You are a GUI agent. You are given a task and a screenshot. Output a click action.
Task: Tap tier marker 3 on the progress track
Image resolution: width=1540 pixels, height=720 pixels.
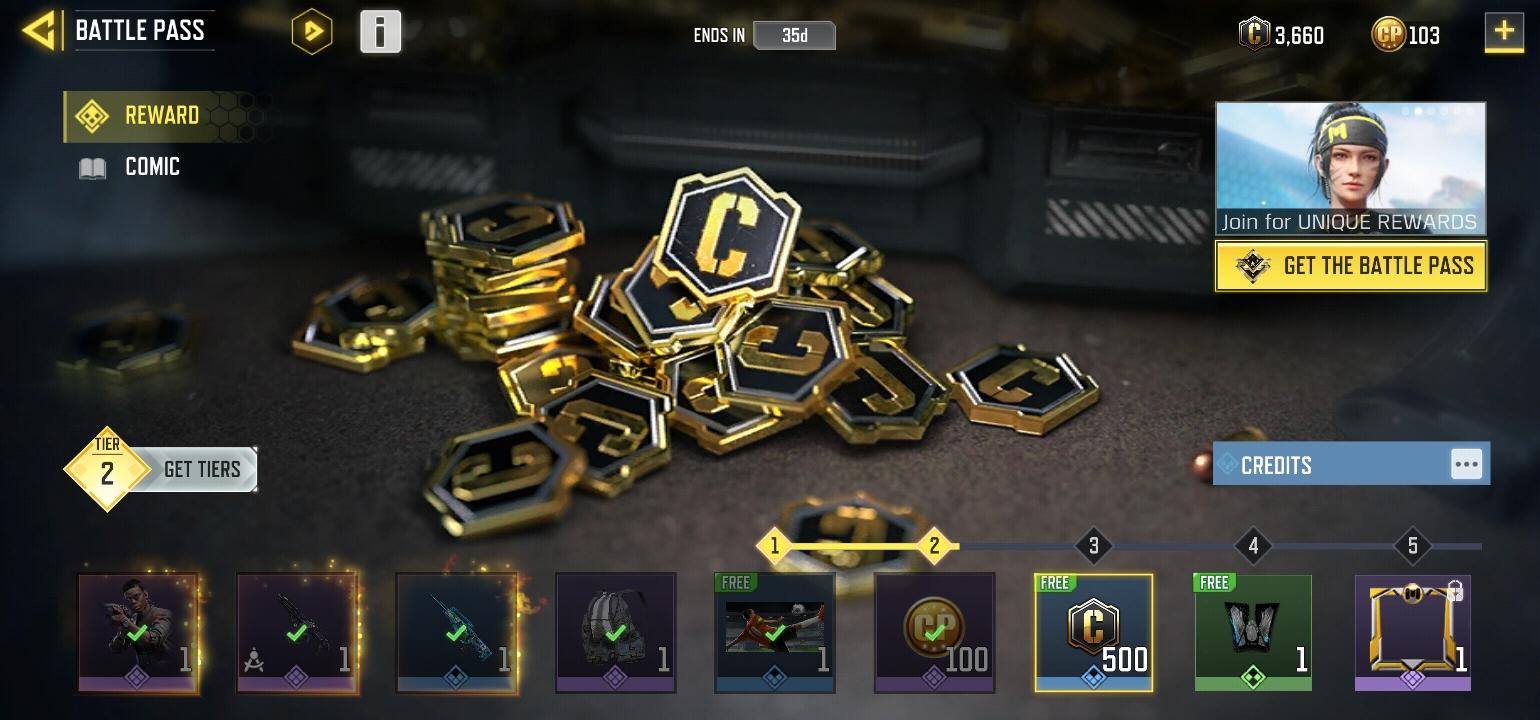click(x=1093, y=546)
